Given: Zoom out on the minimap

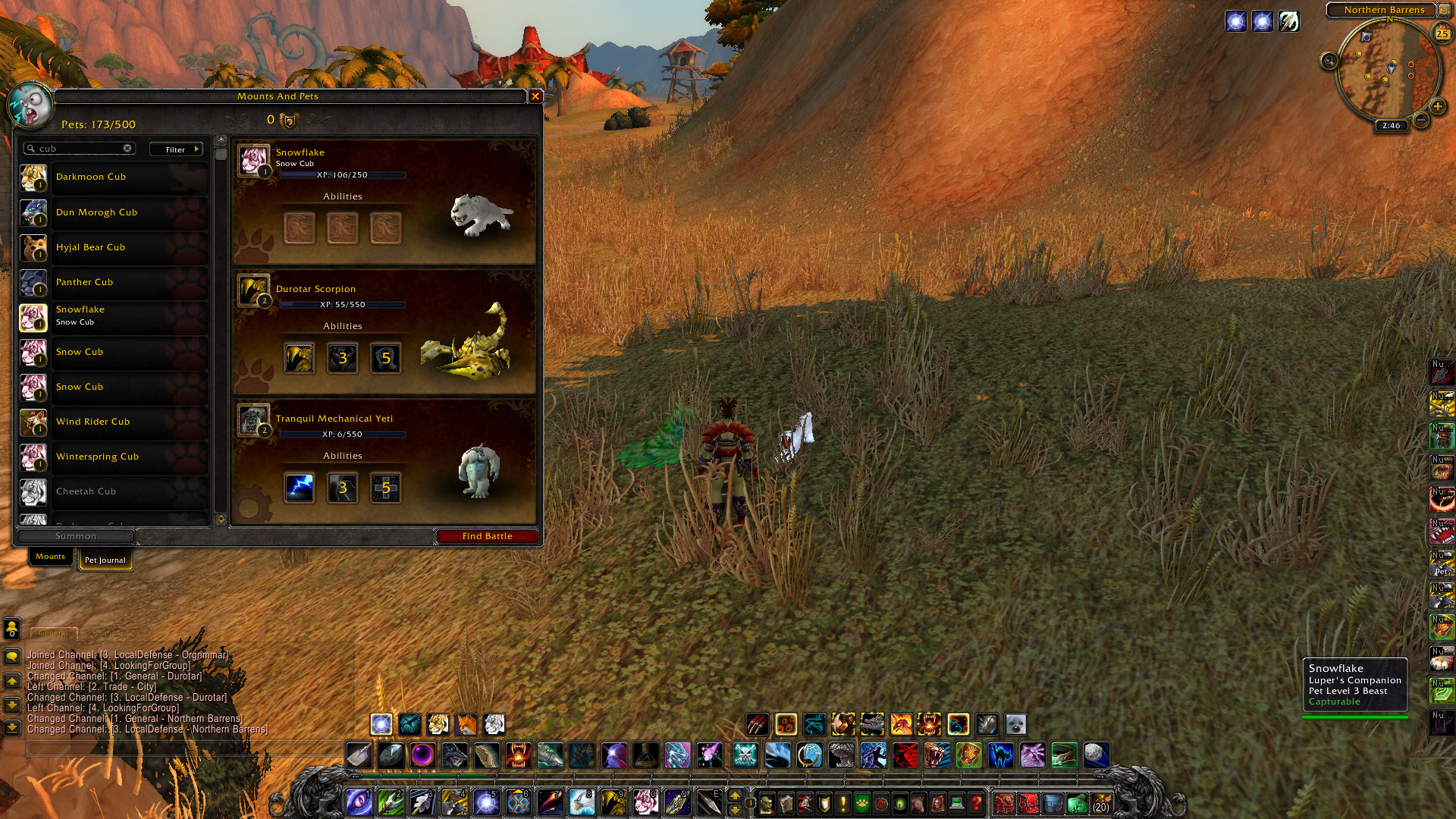Looking at the screenshot, I should 1422,120.
